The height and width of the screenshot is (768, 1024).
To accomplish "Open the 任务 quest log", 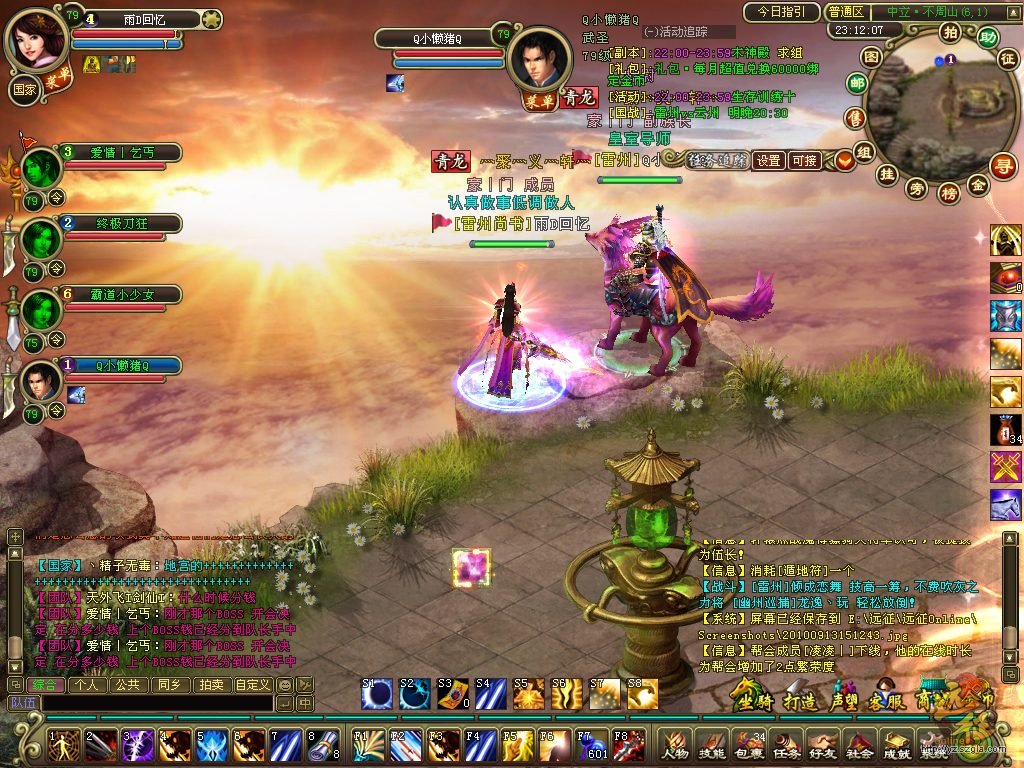I will point(783,744).
